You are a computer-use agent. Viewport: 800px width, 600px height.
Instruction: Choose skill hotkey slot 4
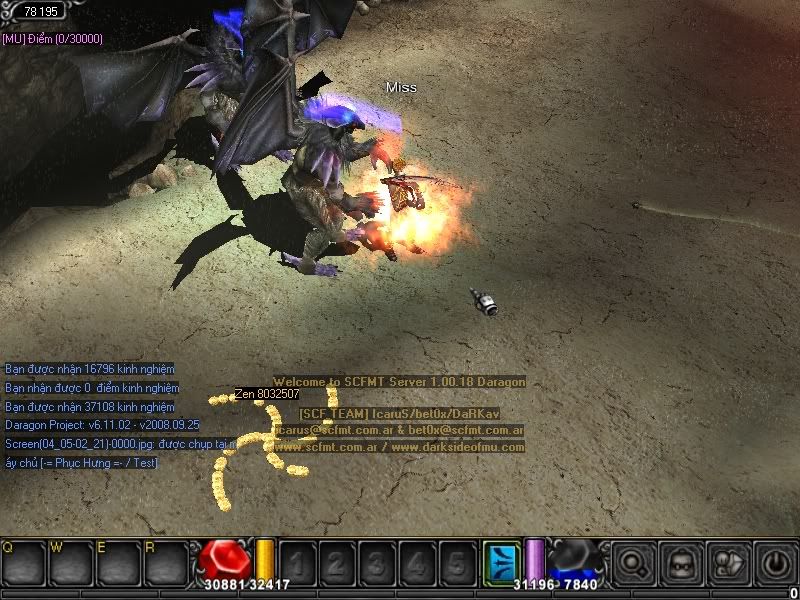point(416,562)
